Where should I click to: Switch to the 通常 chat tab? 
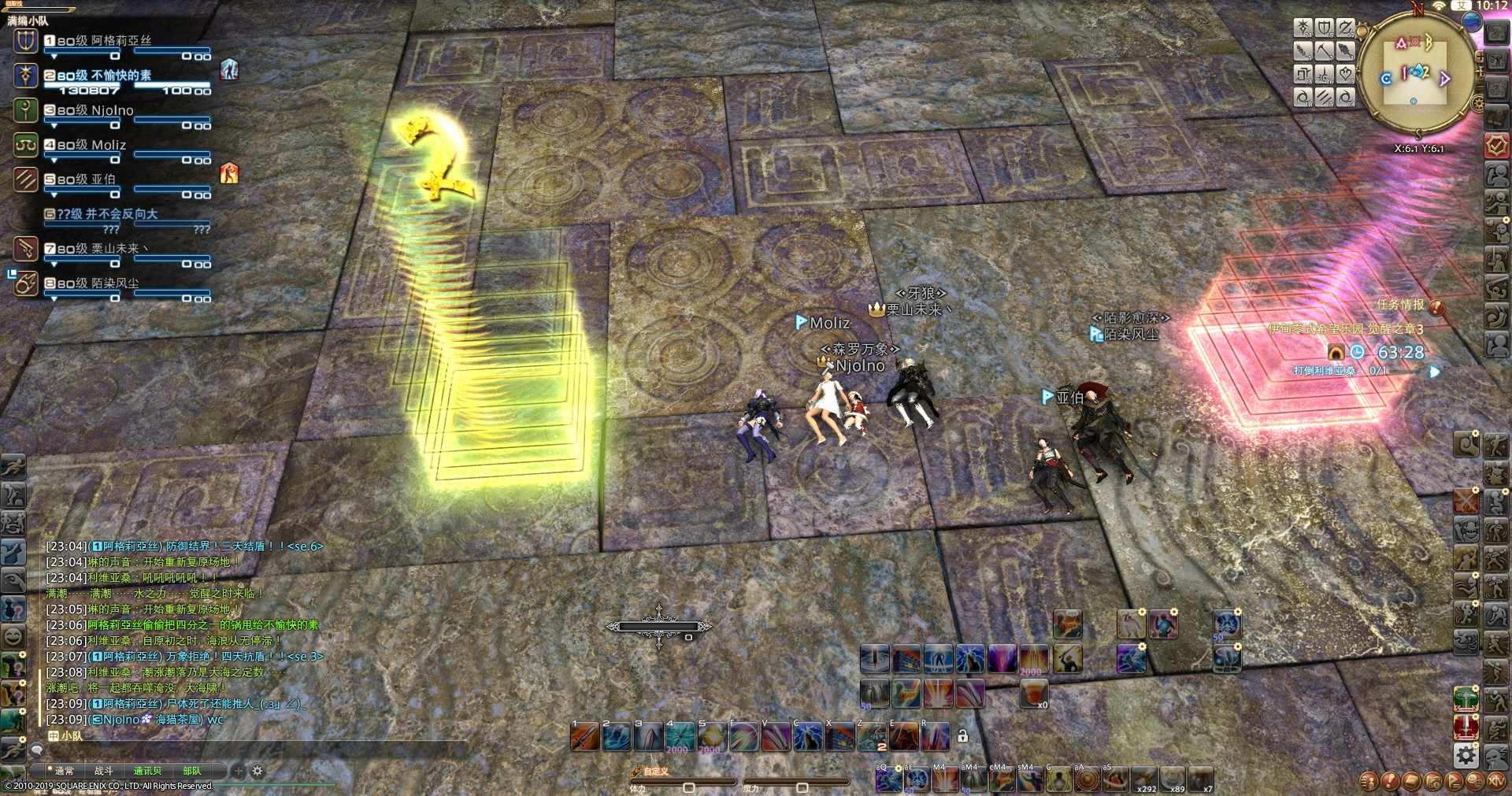[64, 771]
